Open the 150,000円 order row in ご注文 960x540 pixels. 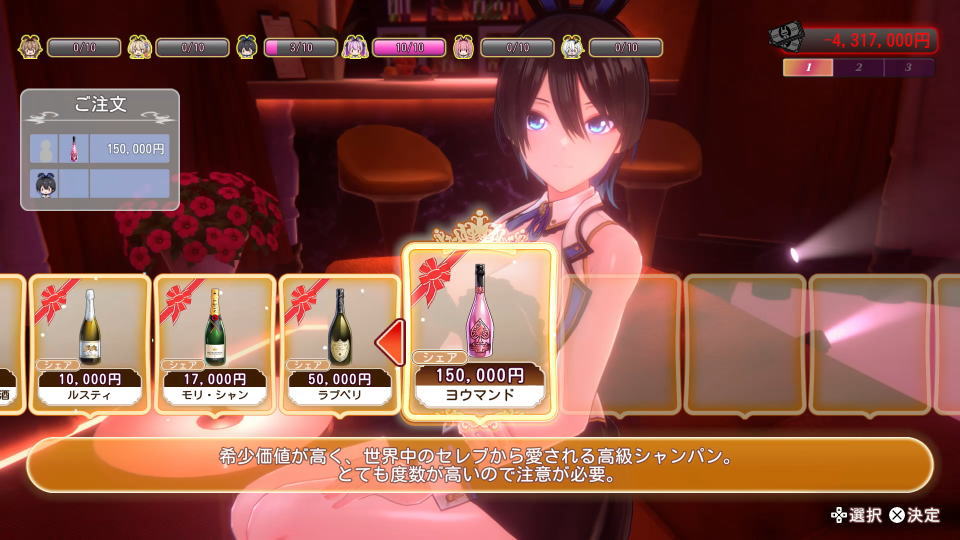coord(100,148)
